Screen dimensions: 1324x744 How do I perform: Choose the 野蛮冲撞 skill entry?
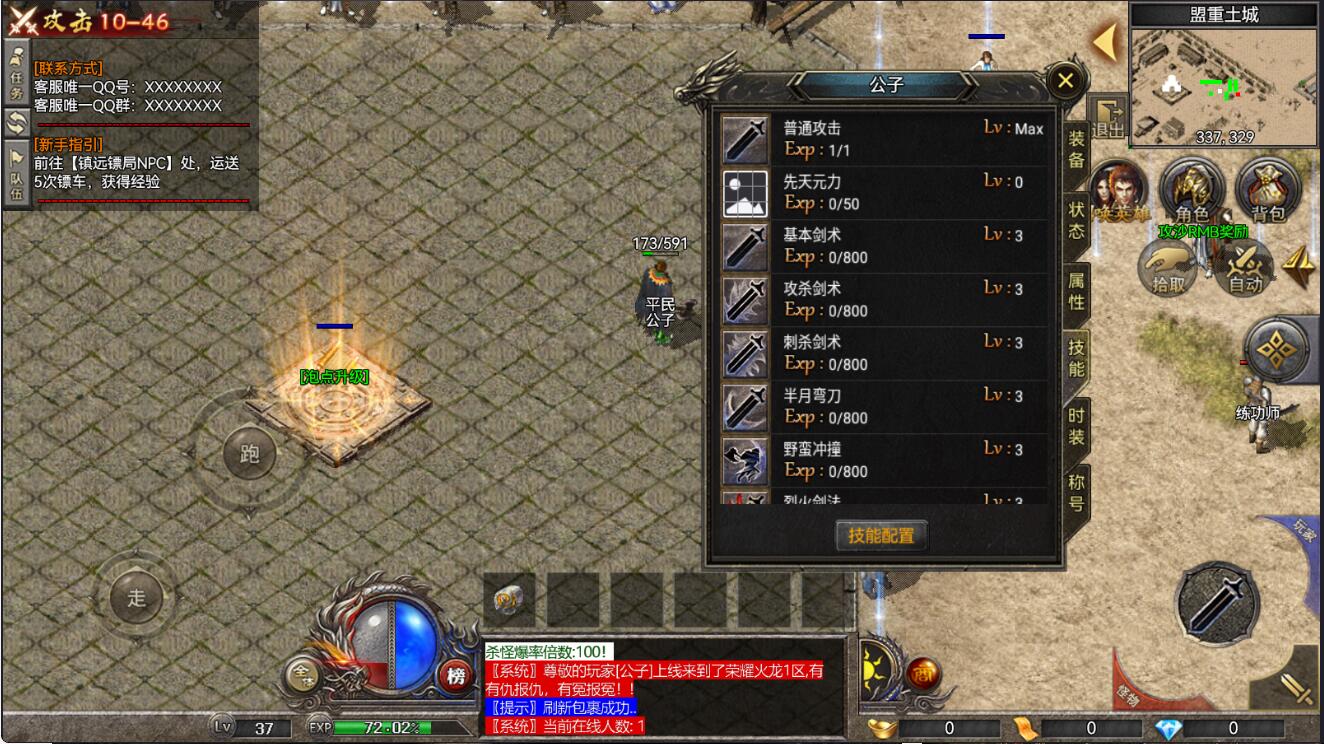(885, 460)
